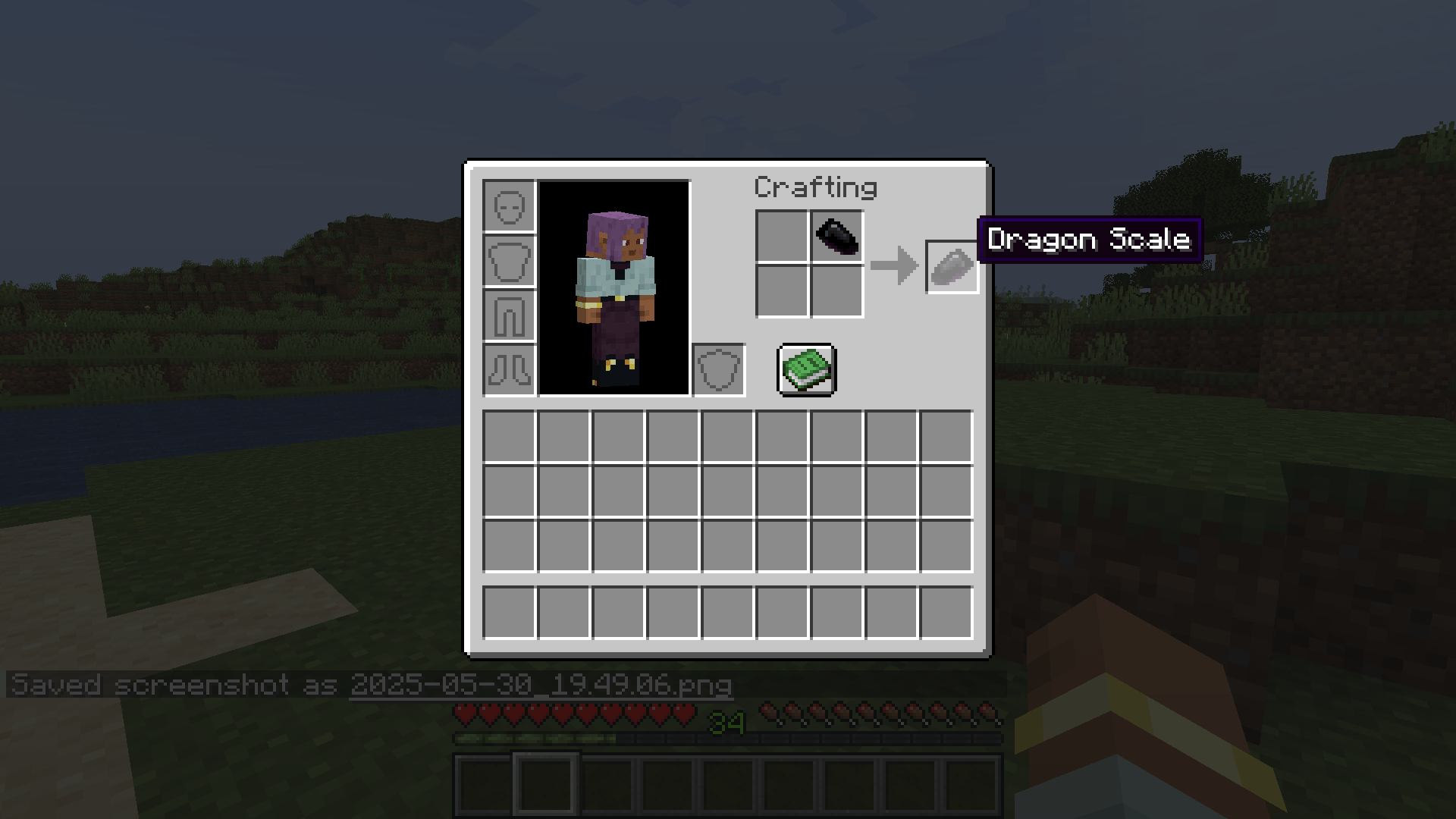This screenshot has width=1456, height=819.
Task: Click the Crafting label text
Action: coord(817,187)
